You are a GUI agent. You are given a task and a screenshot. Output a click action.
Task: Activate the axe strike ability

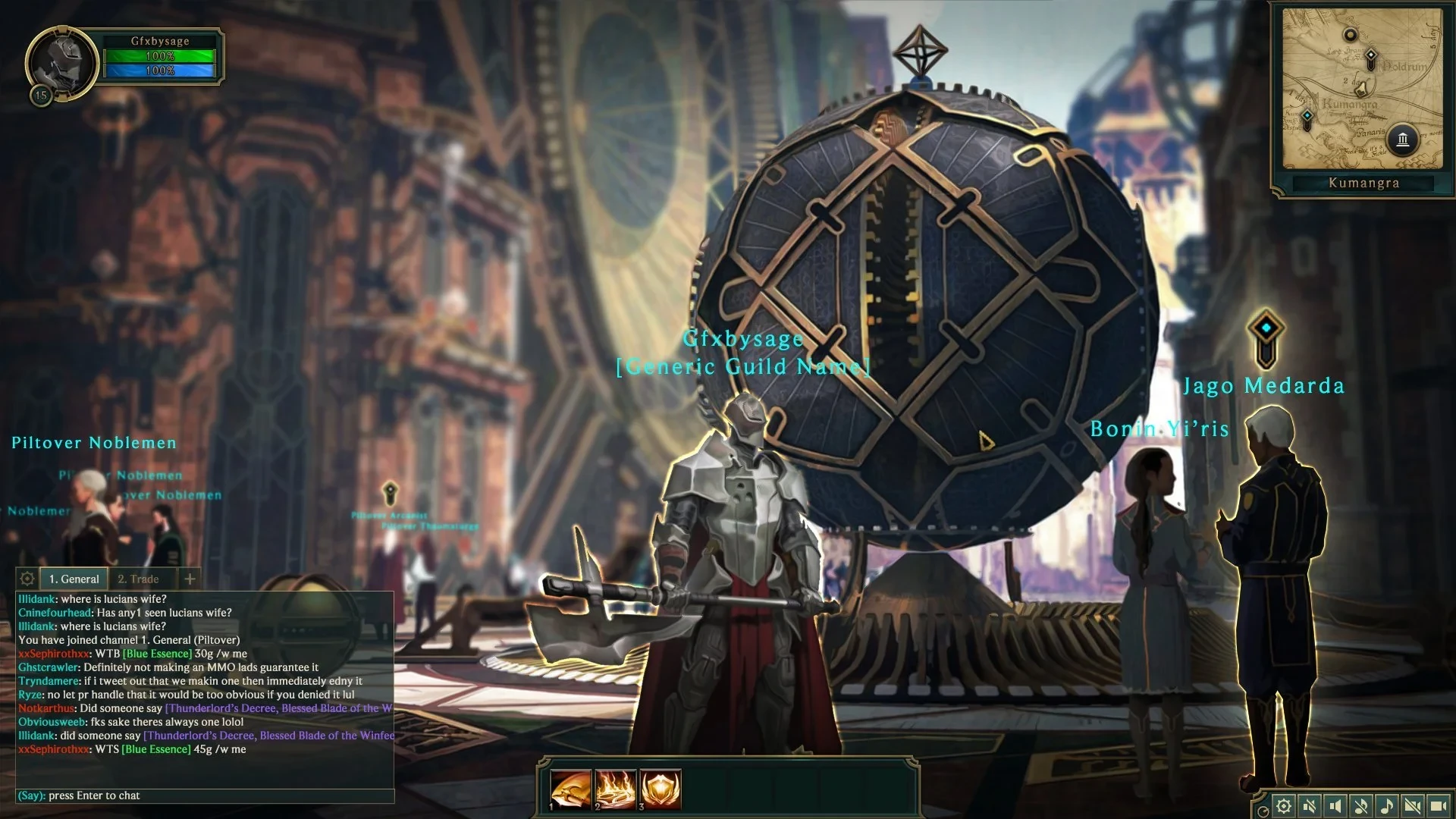(570, 789)
